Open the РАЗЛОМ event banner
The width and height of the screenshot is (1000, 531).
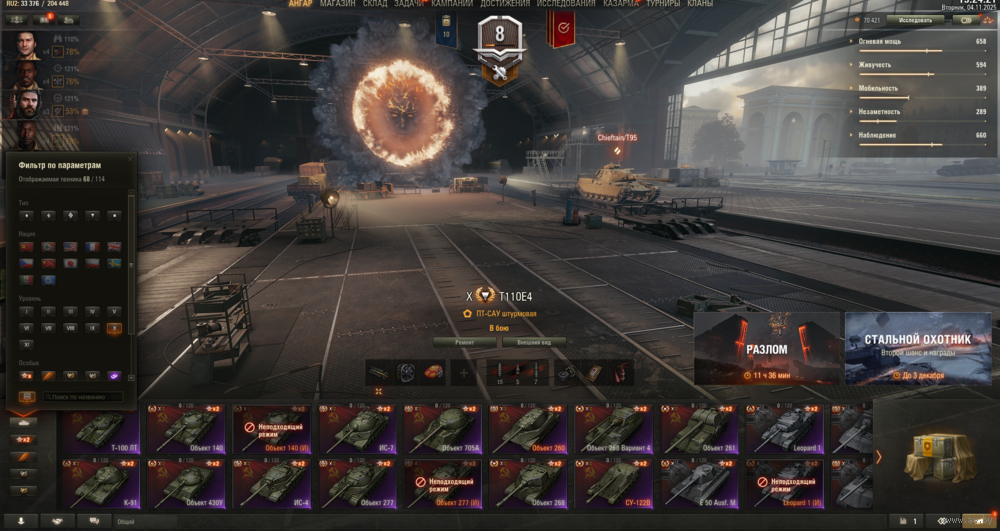(766, 348)
